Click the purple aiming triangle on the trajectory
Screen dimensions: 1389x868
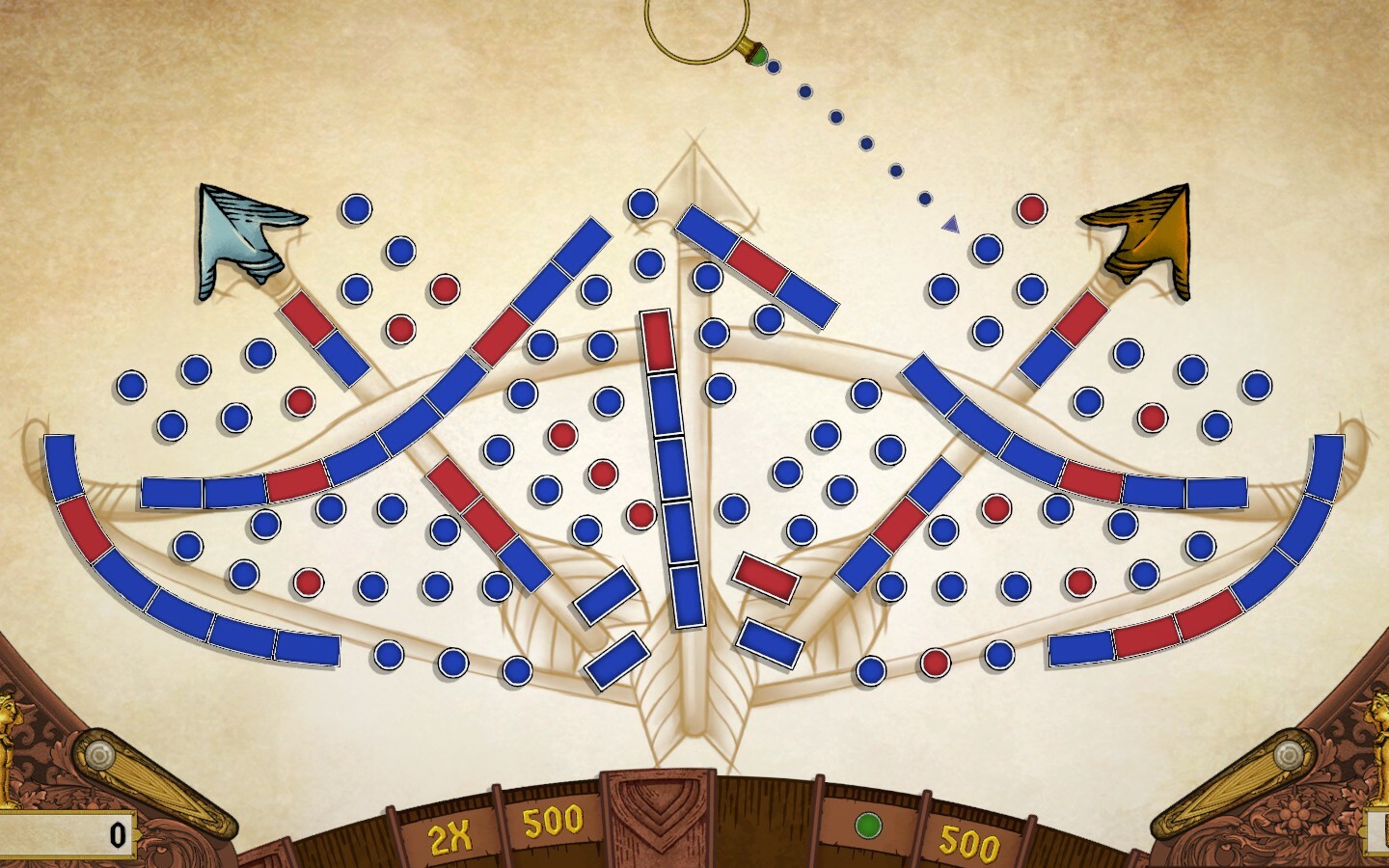pyautogui.click(x=950, y=224)
